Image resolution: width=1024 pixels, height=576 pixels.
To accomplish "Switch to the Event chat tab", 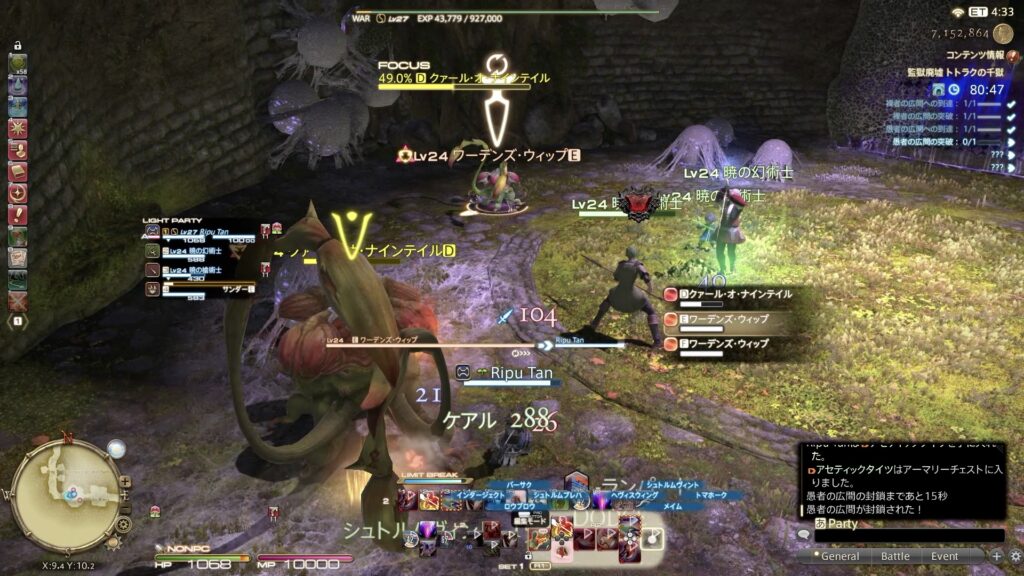I will pos(945,556).
